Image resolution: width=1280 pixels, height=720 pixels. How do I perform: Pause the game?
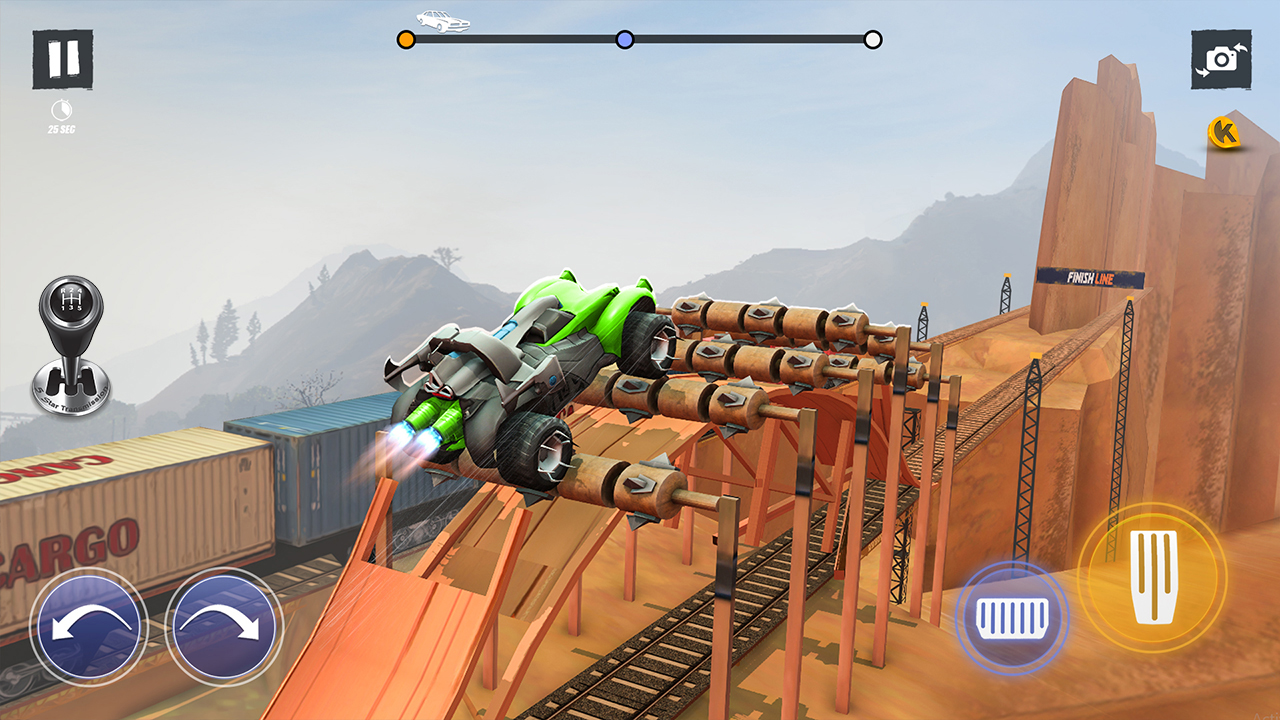pyautogui.click(x=62, y=58)
